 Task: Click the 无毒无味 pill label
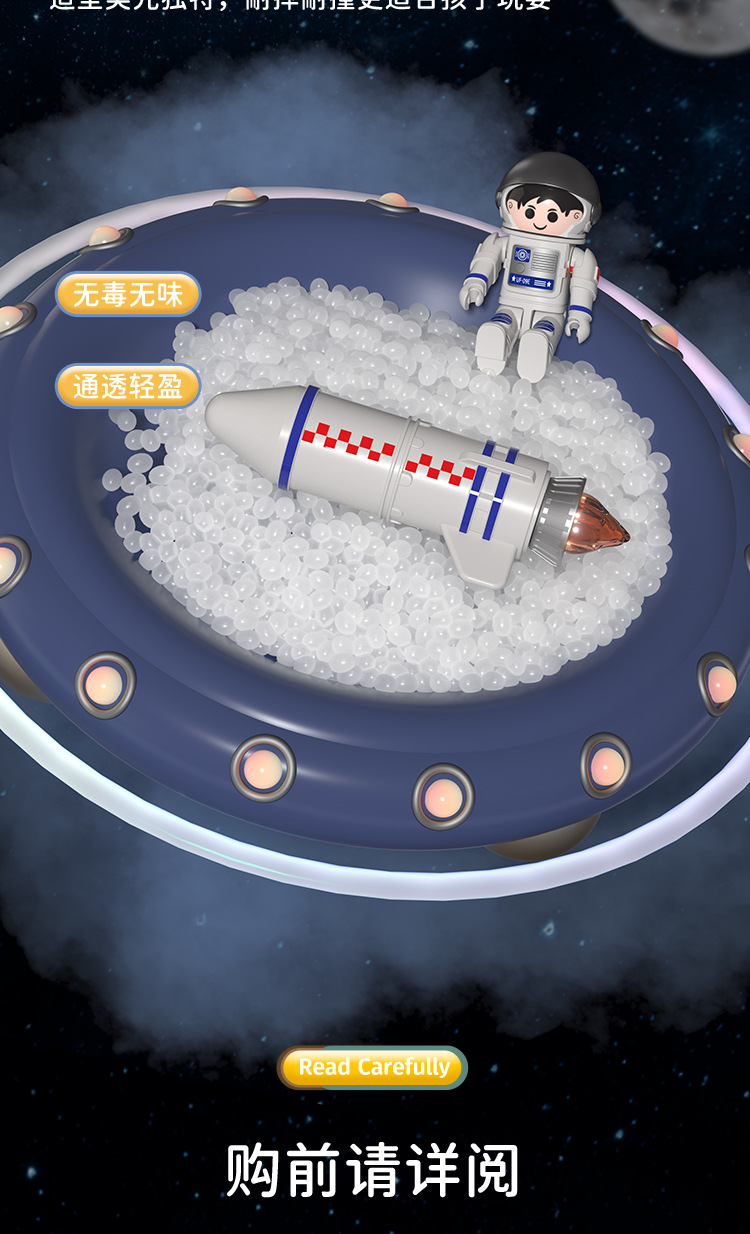pyautogui.click(x=127, y=295)
